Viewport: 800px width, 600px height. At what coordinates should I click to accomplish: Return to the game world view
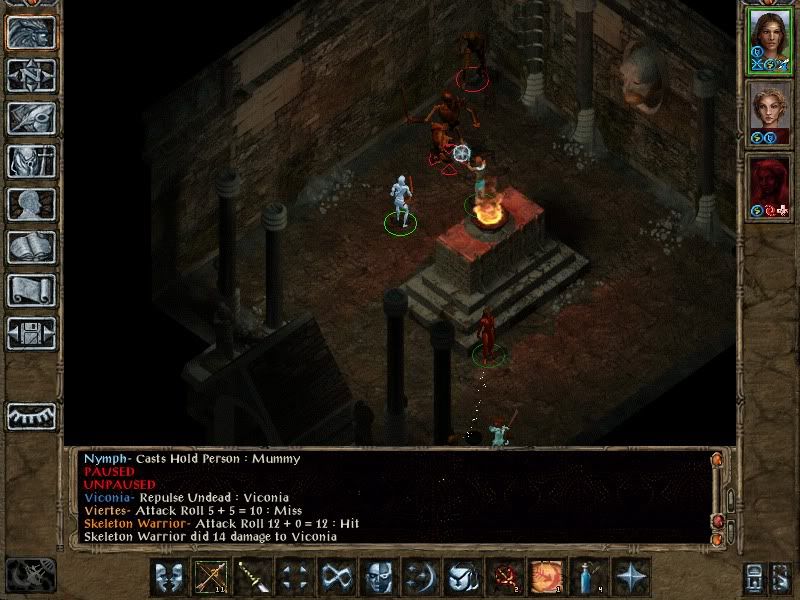30,32
